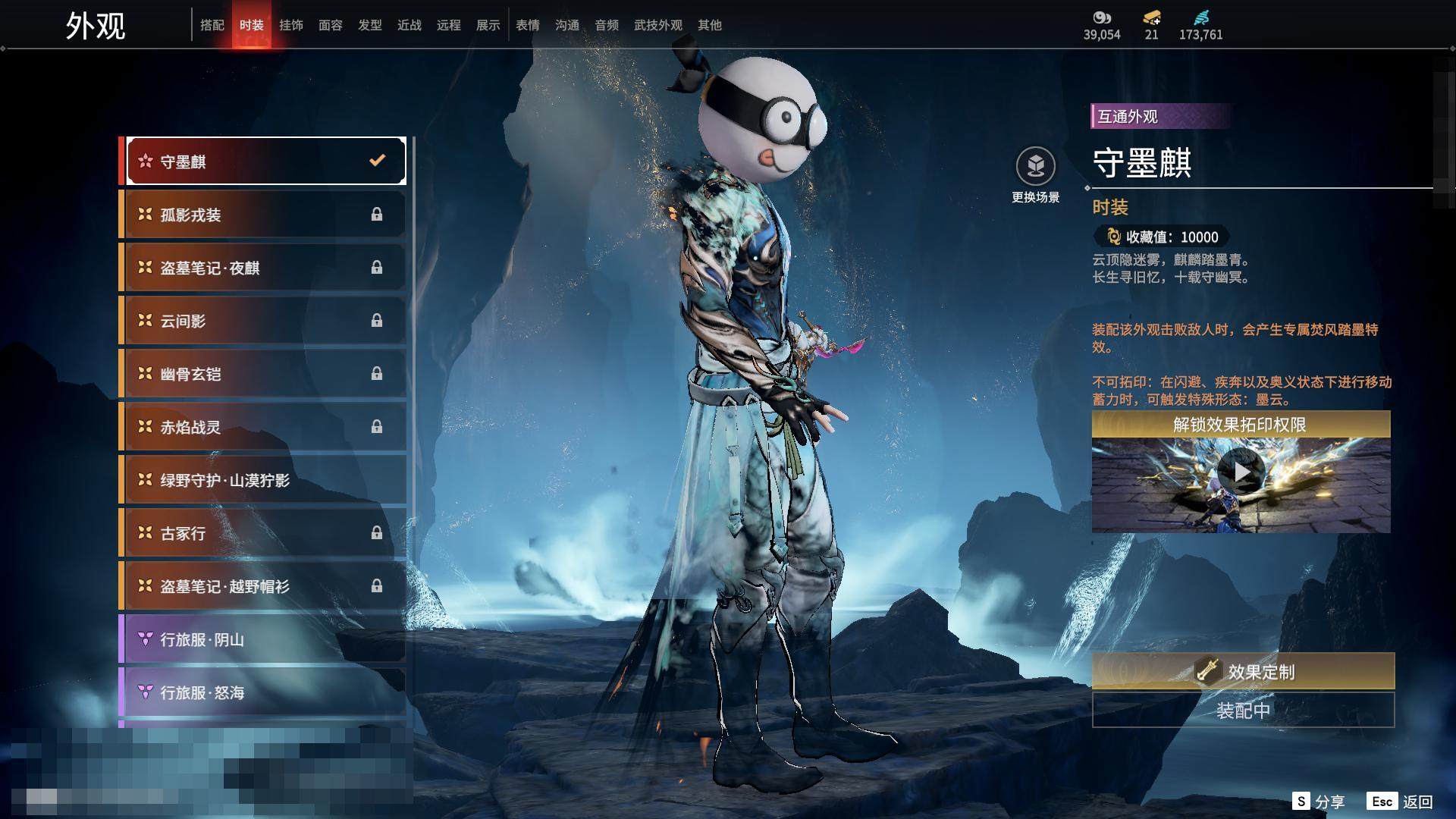Click the 解锁效果拓印权限 banner
Screen dimensions: 1456x819
pos(1241,425)
